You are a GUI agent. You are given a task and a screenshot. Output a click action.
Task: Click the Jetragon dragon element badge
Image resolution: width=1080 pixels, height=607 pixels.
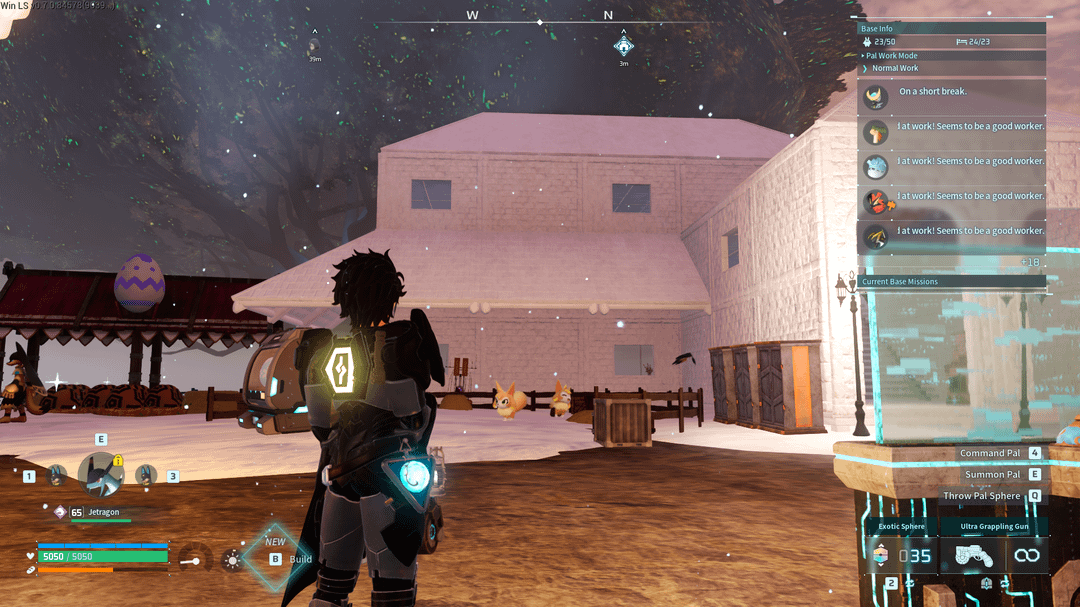[60, 512]
